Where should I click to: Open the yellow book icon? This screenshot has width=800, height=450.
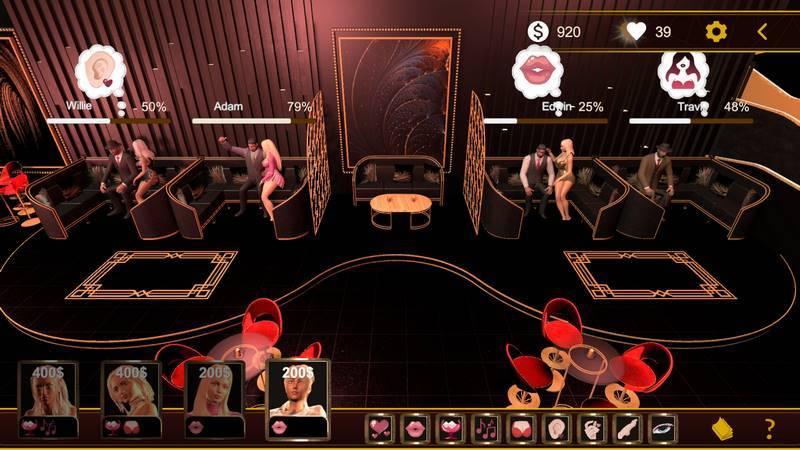[x=723, y=429]
